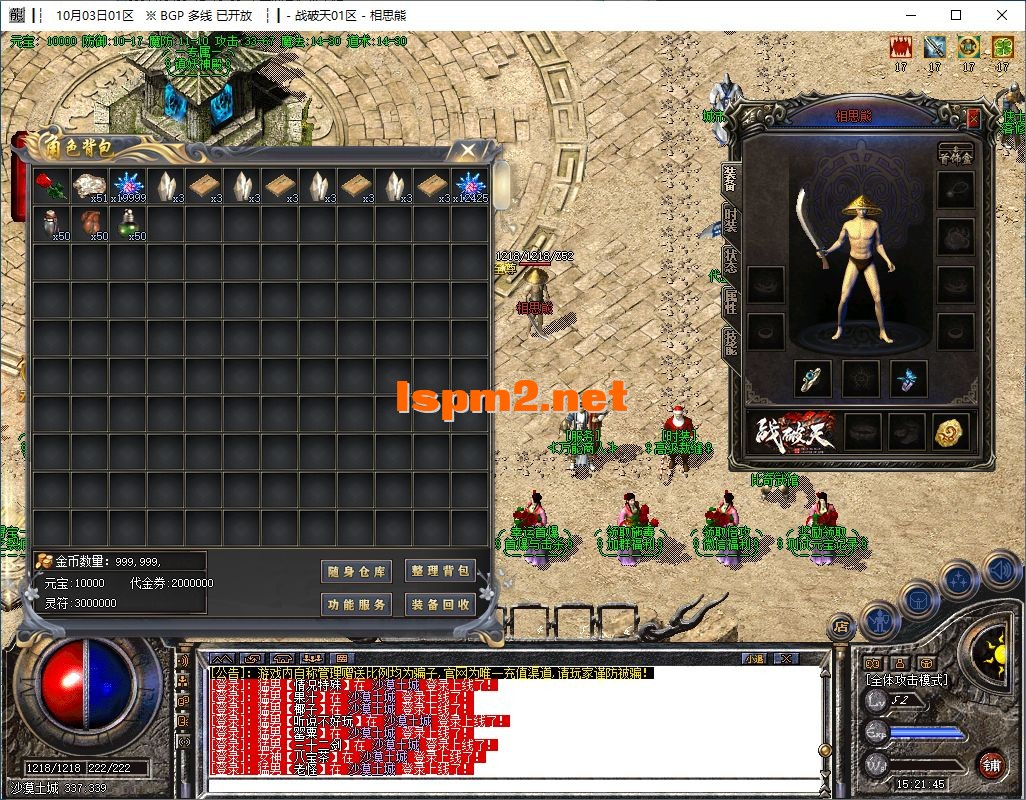Open the 功能服务 function services
Screen dimensions: 1026x800
(357, 604)
